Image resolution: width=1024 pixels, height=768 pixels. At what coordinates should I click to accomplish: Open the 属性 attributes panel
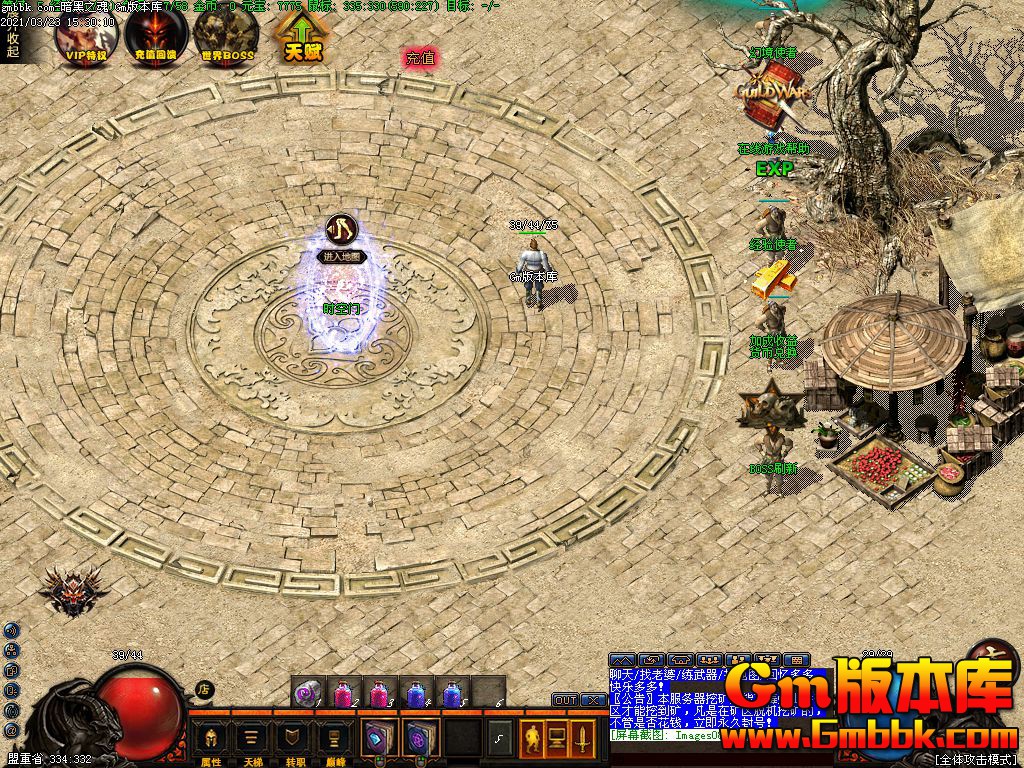point(211,741)
